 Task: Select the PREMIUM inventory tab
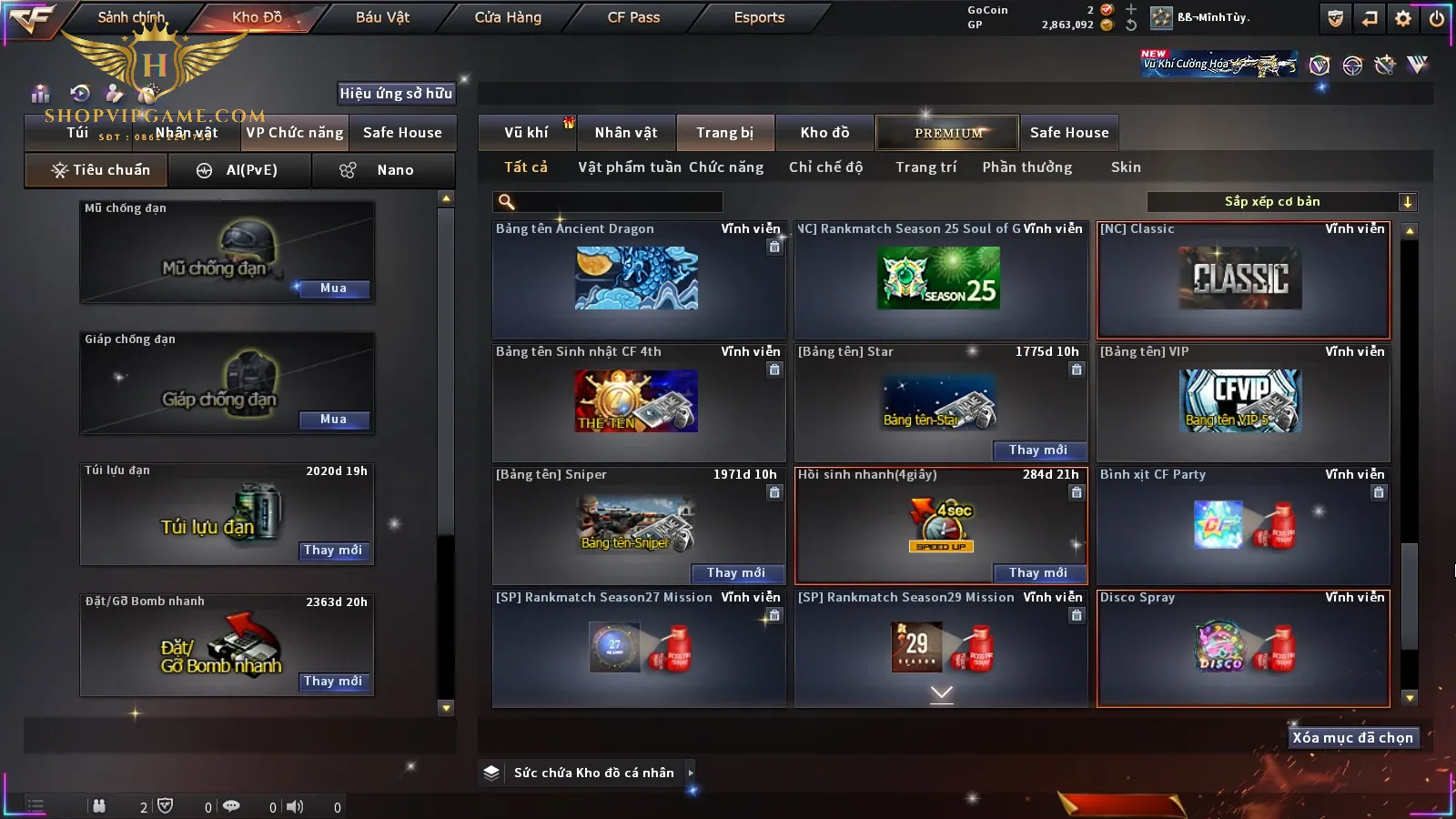[x=947, y=133]
